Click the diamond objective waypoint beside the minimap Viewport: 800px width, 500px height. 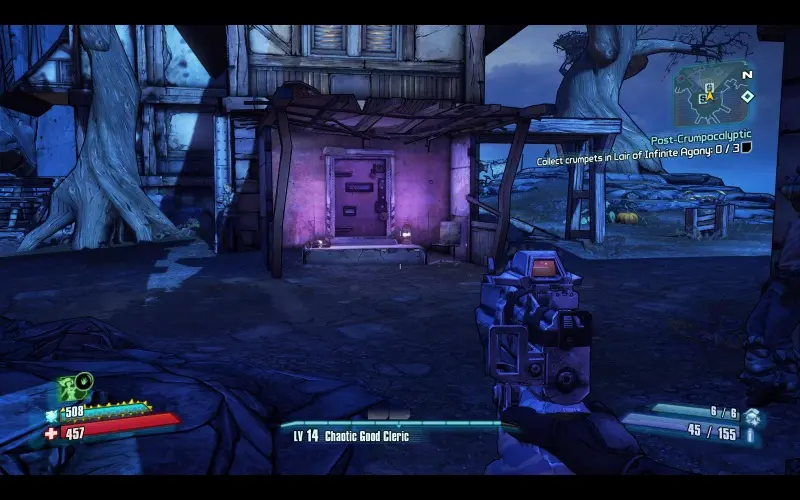pyautogui.click(x=747, y=97)
